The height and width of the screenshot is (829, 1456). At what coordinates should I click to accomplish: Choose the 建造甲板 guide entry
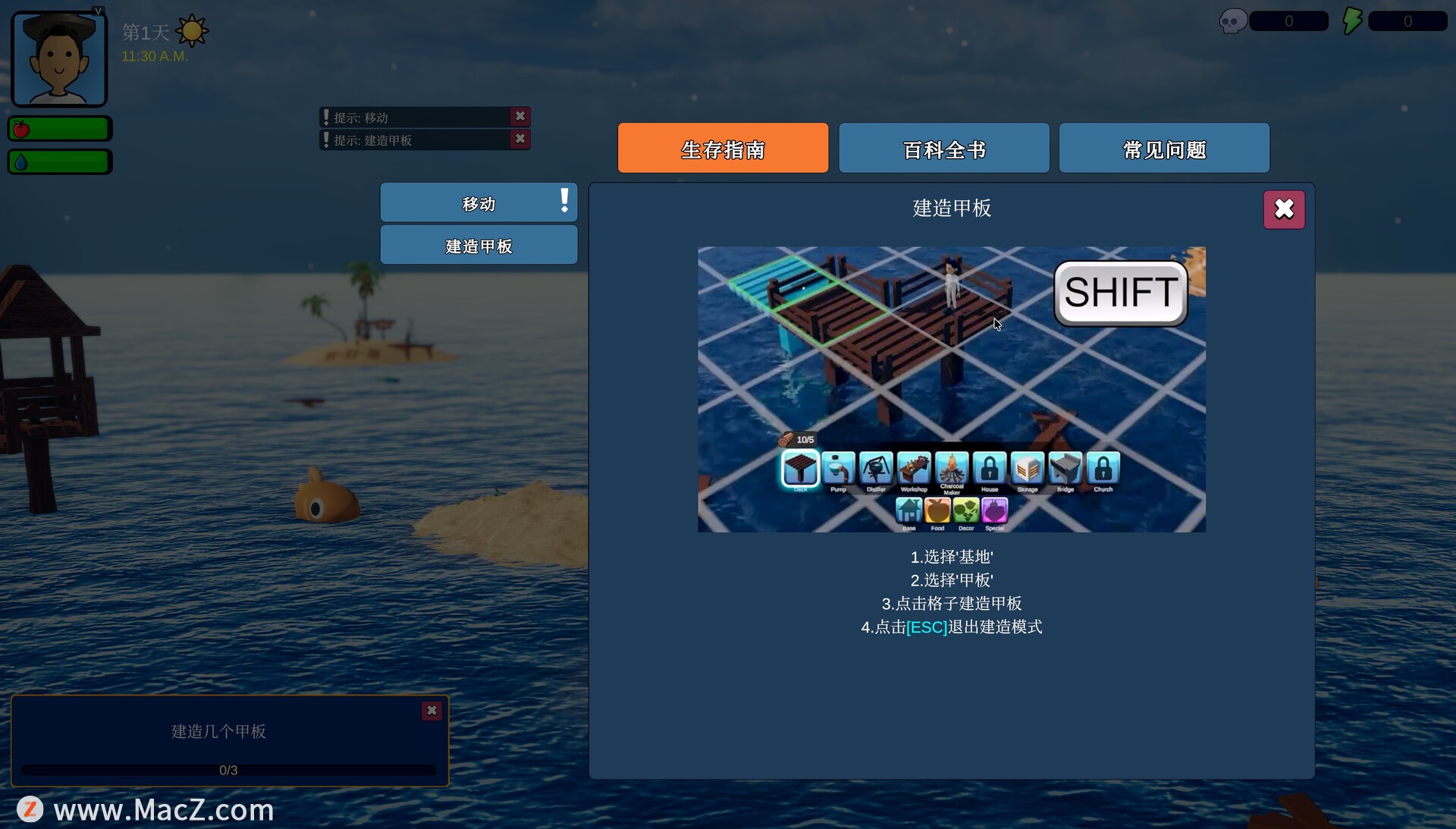[479, 246]
